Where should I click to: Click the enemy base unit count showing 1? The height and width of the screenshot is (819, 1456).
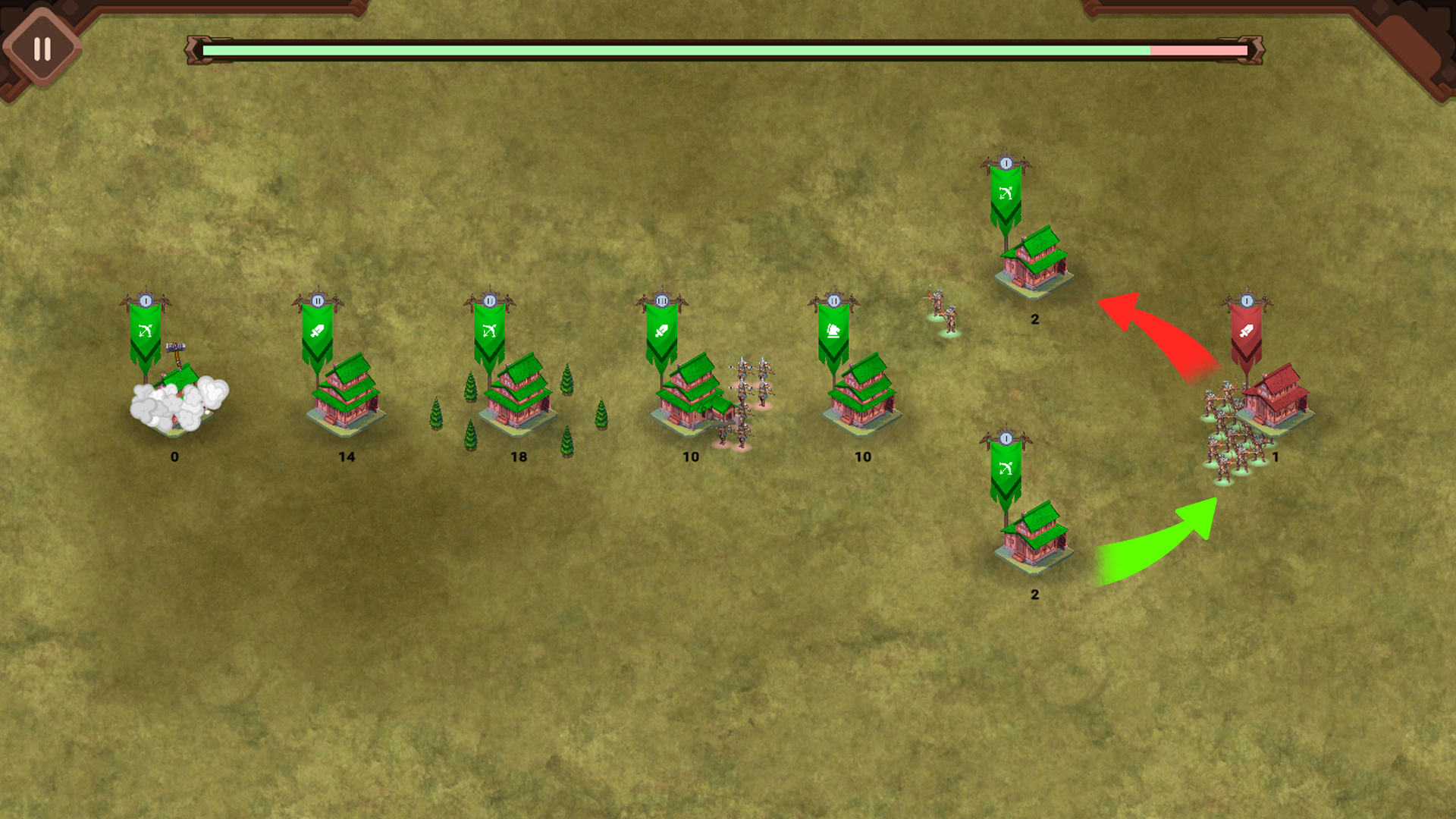(x=1277, y=457)
